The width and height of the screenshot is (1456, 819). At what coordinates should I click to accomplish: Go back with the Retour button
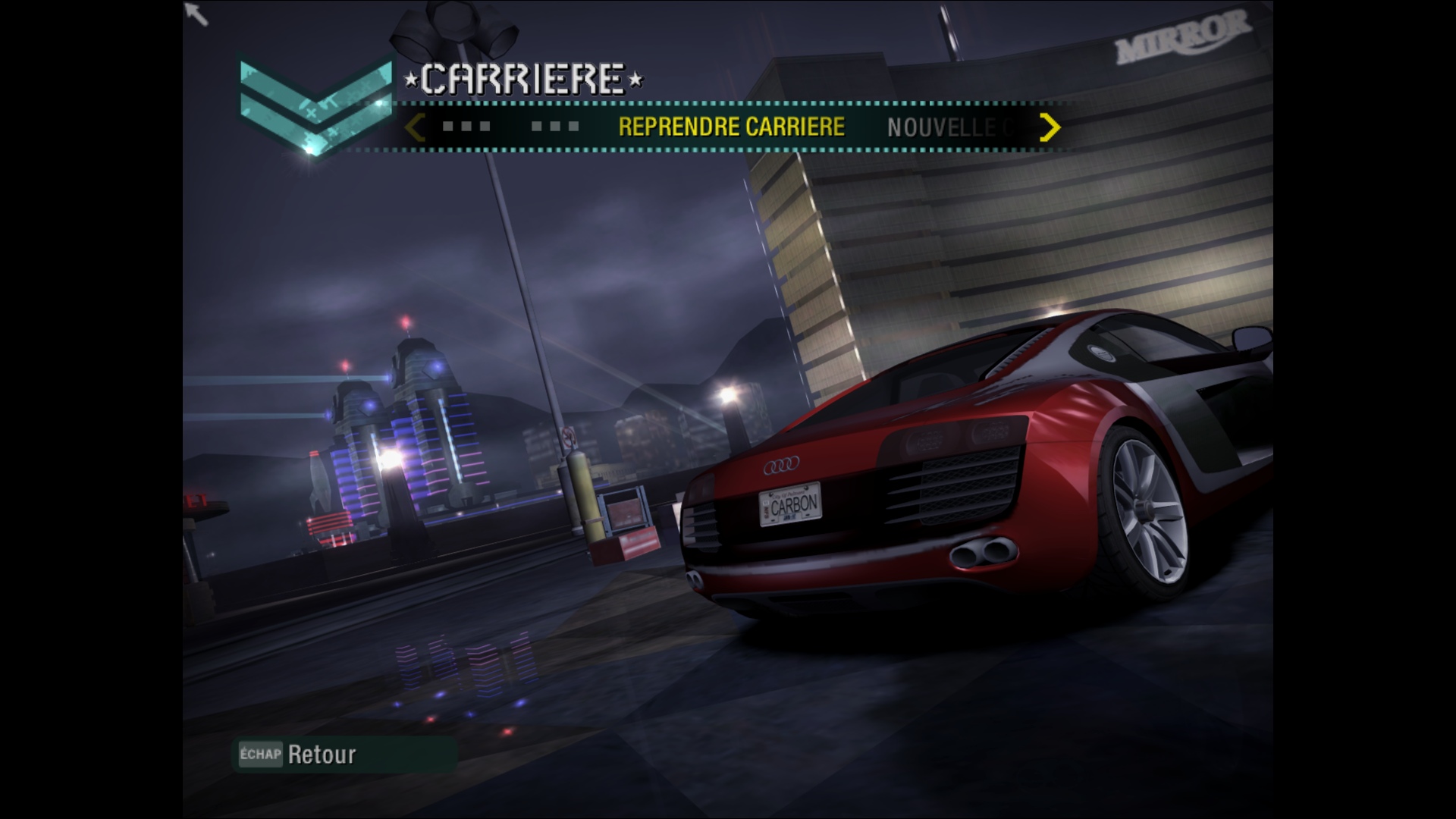pos(322,755)
